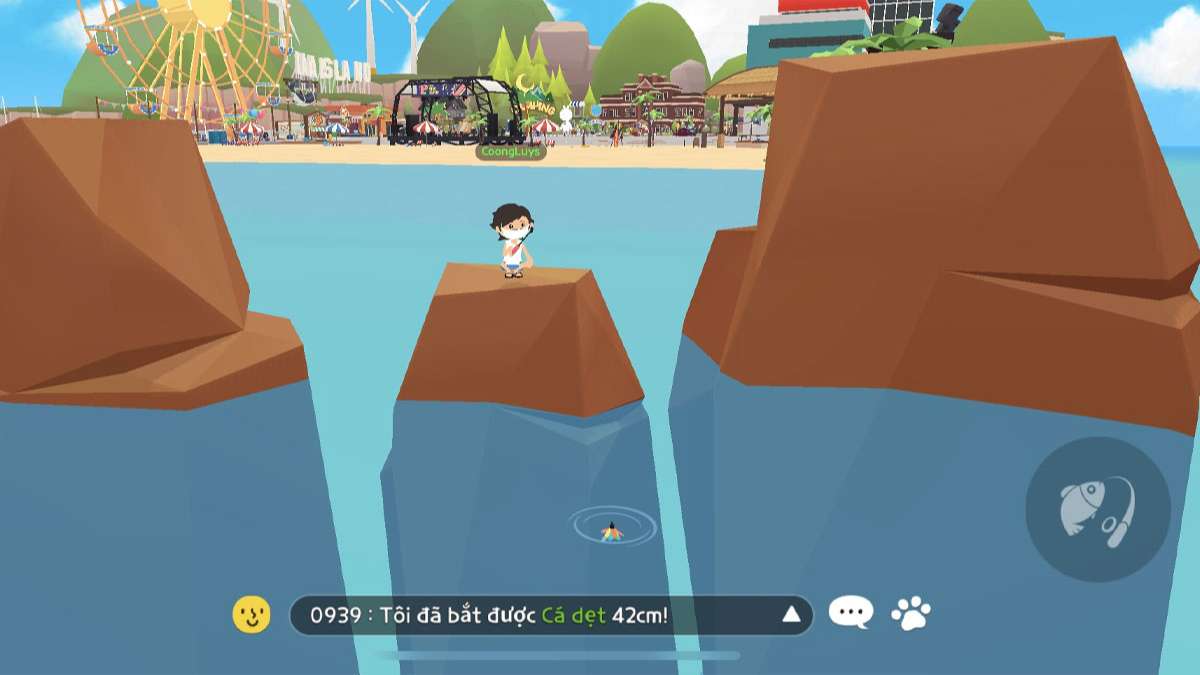Open the speech bubble chat button
Screen dimensions: 1200x675
click(851, 613)
